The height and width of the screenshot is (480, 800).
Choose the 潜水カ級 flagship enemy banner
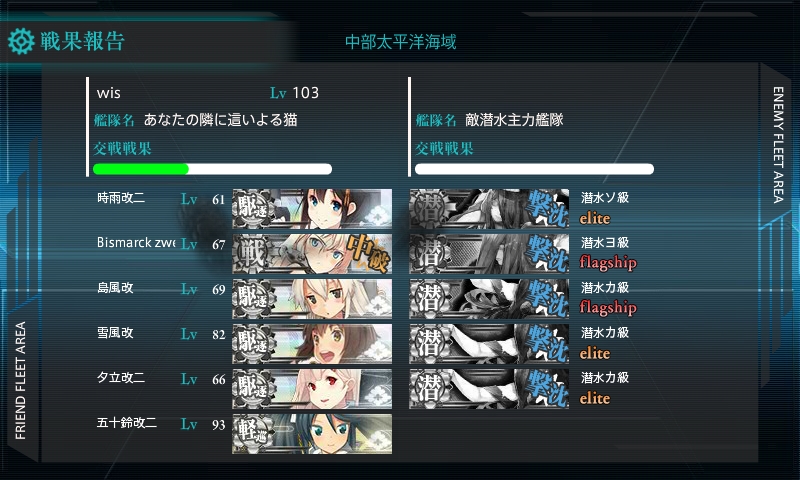[490, 297]
